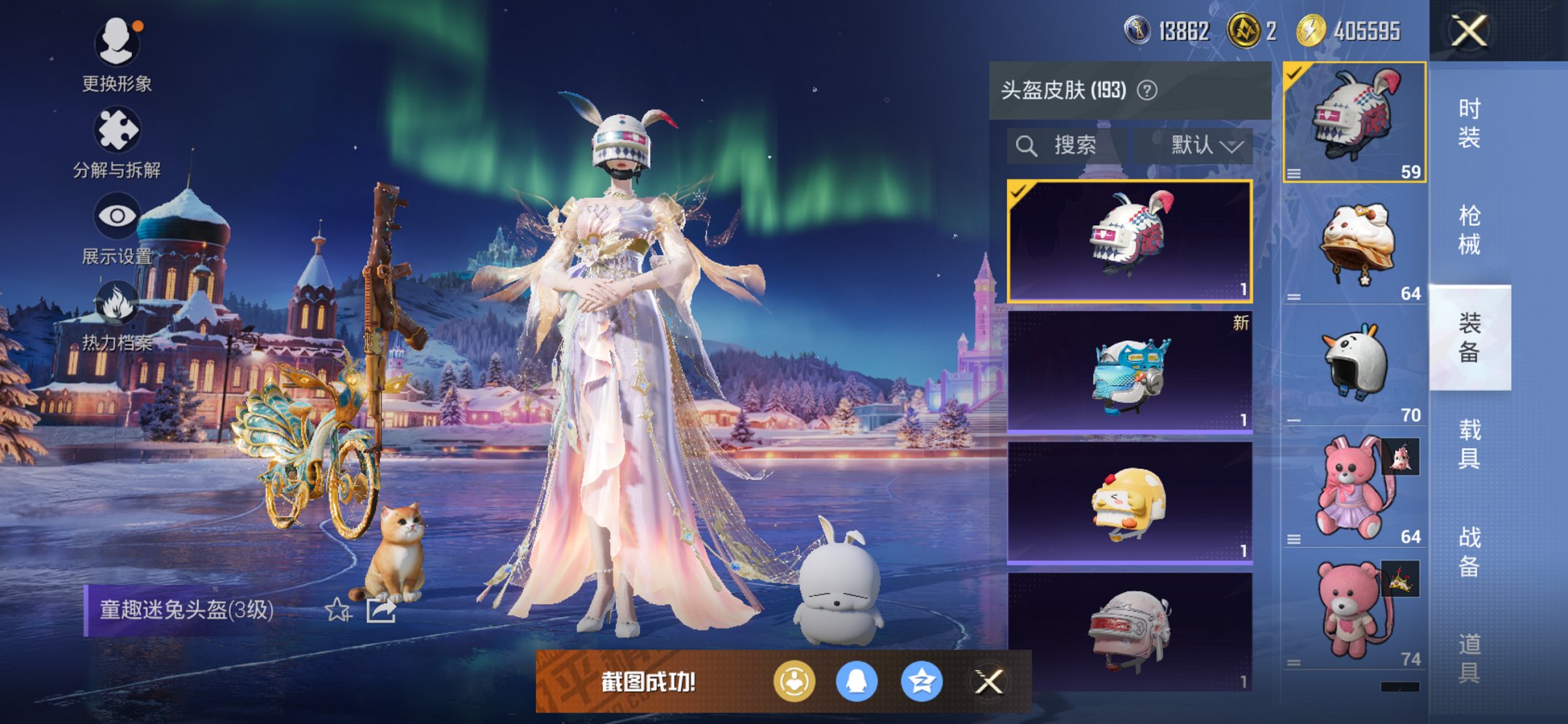Open 展示设置 (display settings) eye icon
The image size is (1568, 724).
click(x=118, y=215)
